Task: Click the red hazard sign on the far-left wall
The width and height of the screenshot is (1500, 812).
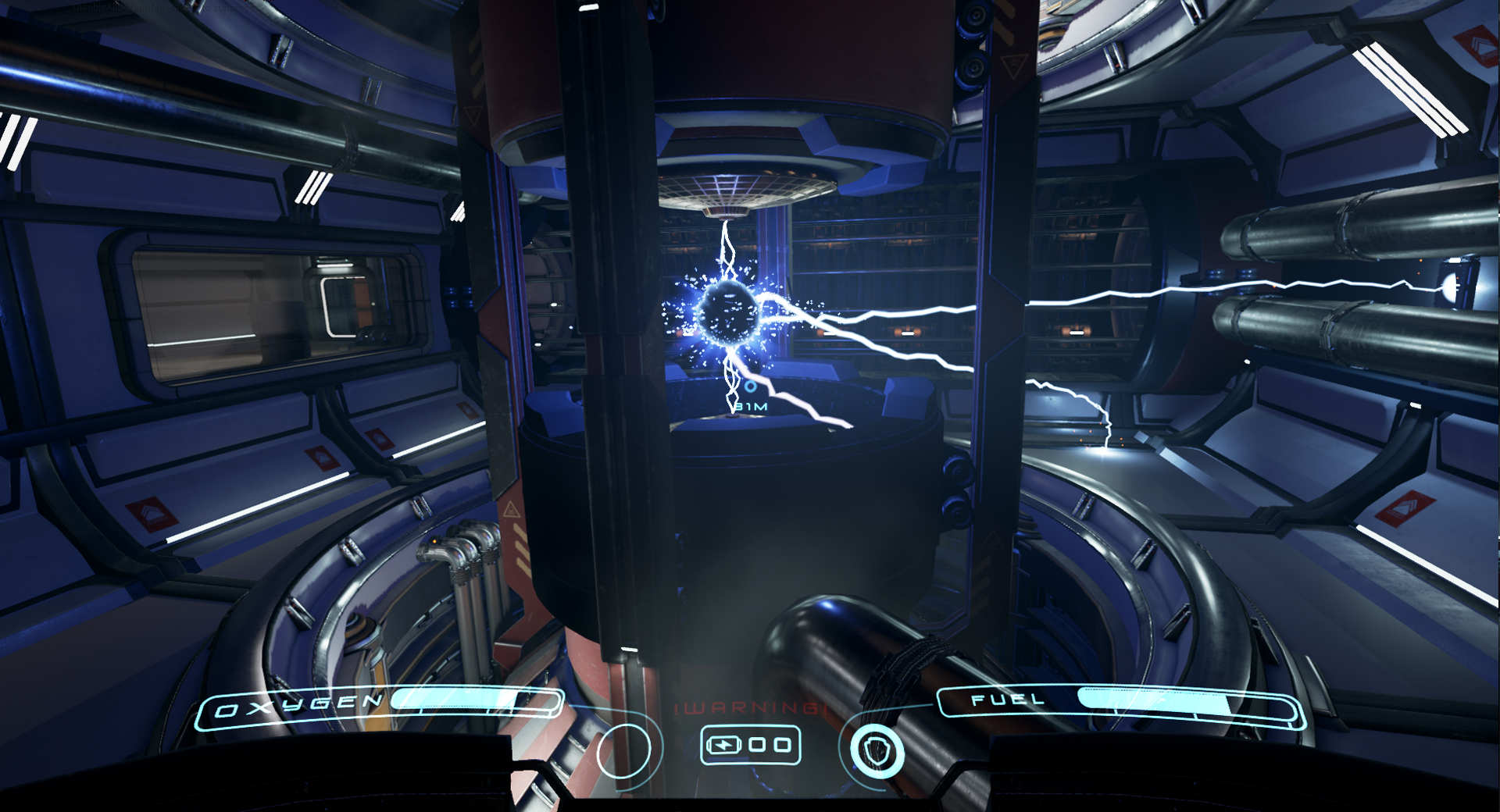Action: click(151, 516)
